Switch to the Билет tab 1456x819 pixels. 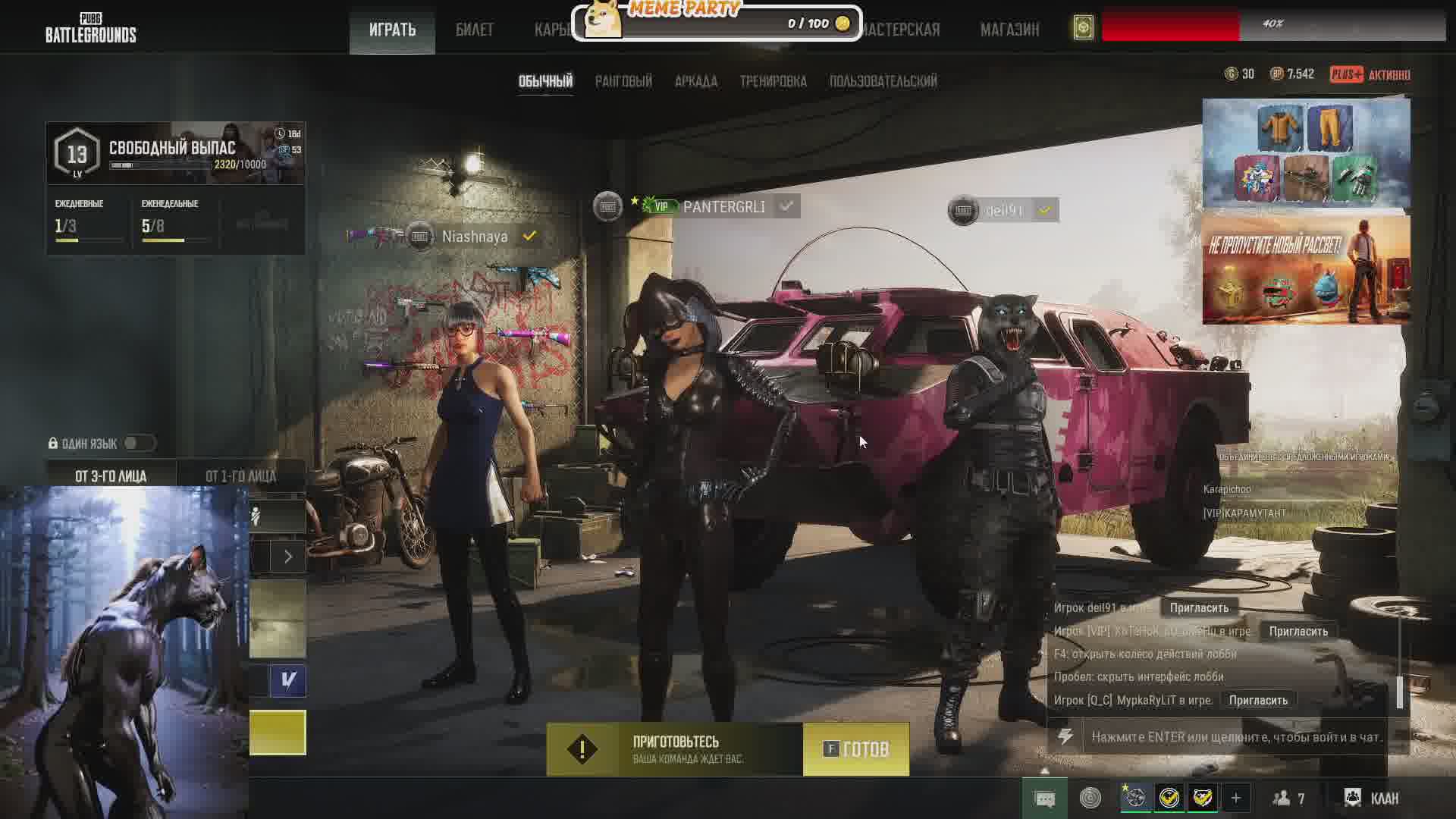(x=474, y=30)
